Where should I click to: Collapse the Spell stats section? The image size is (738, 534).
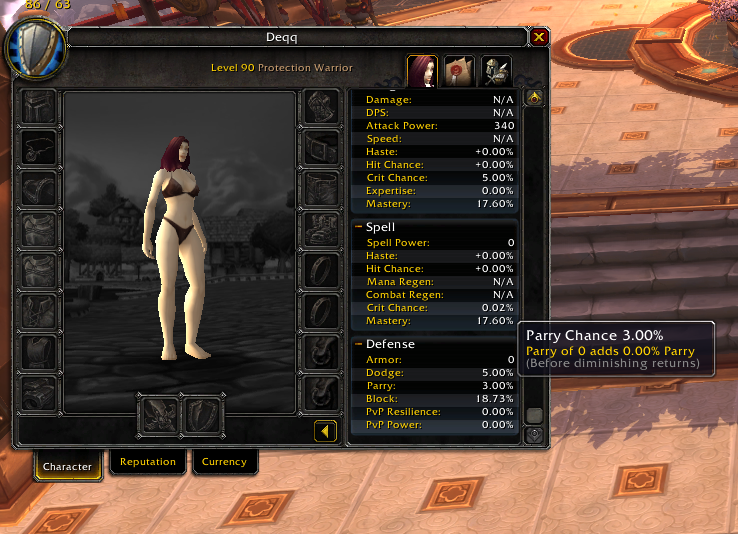(359, 227)
